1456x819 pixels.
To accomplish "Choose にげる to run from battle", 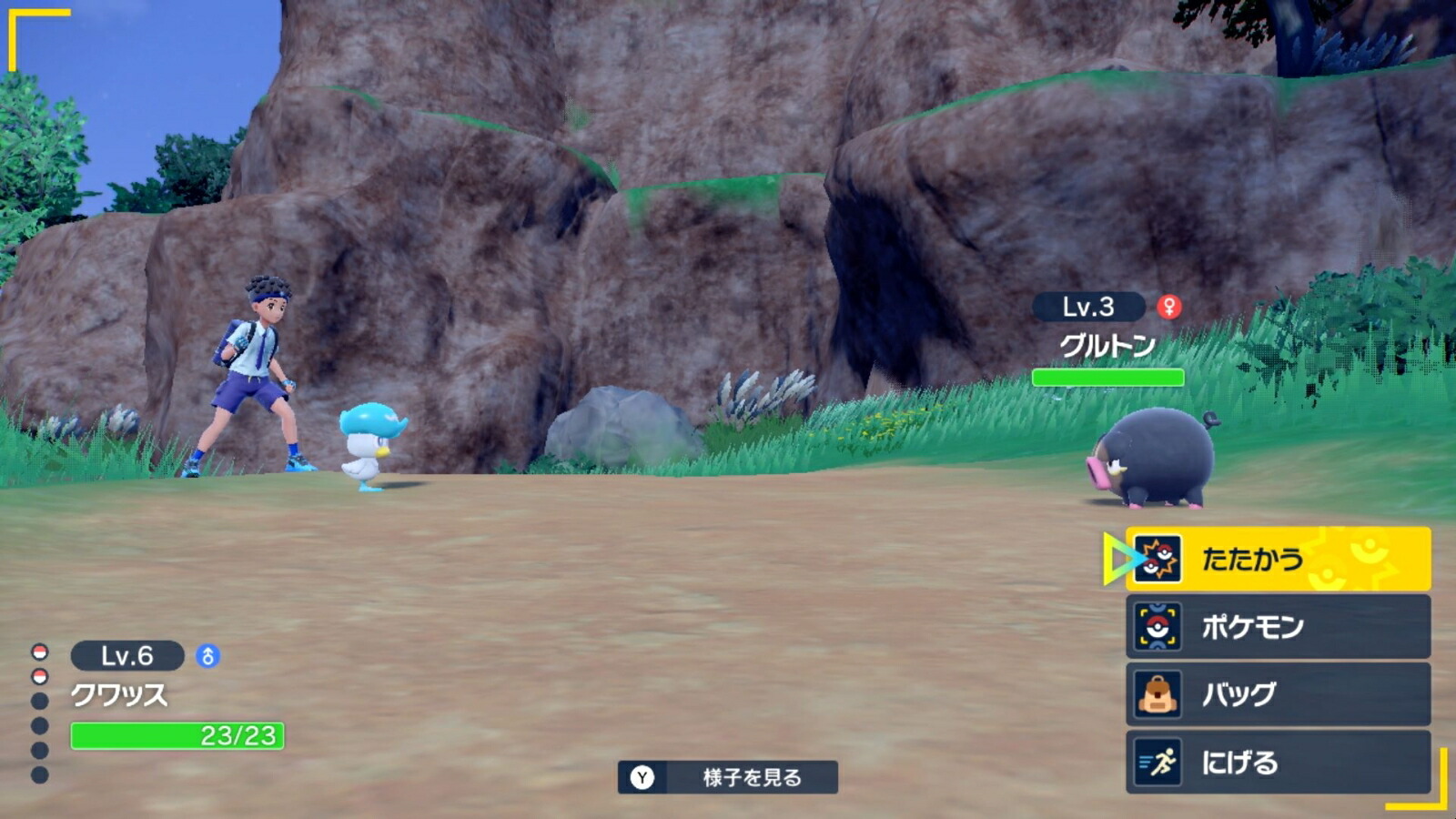I will tap(1277, 763).
